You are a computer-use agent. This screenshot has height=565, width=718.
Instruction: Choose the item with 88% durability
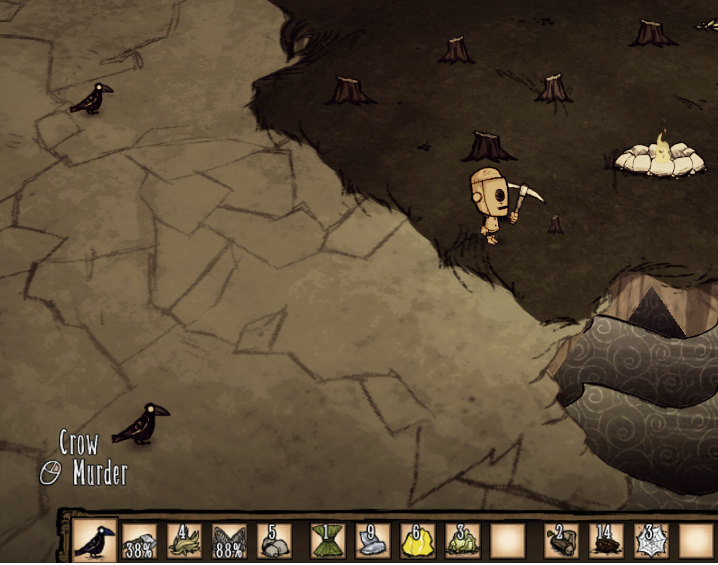[229, 541]
